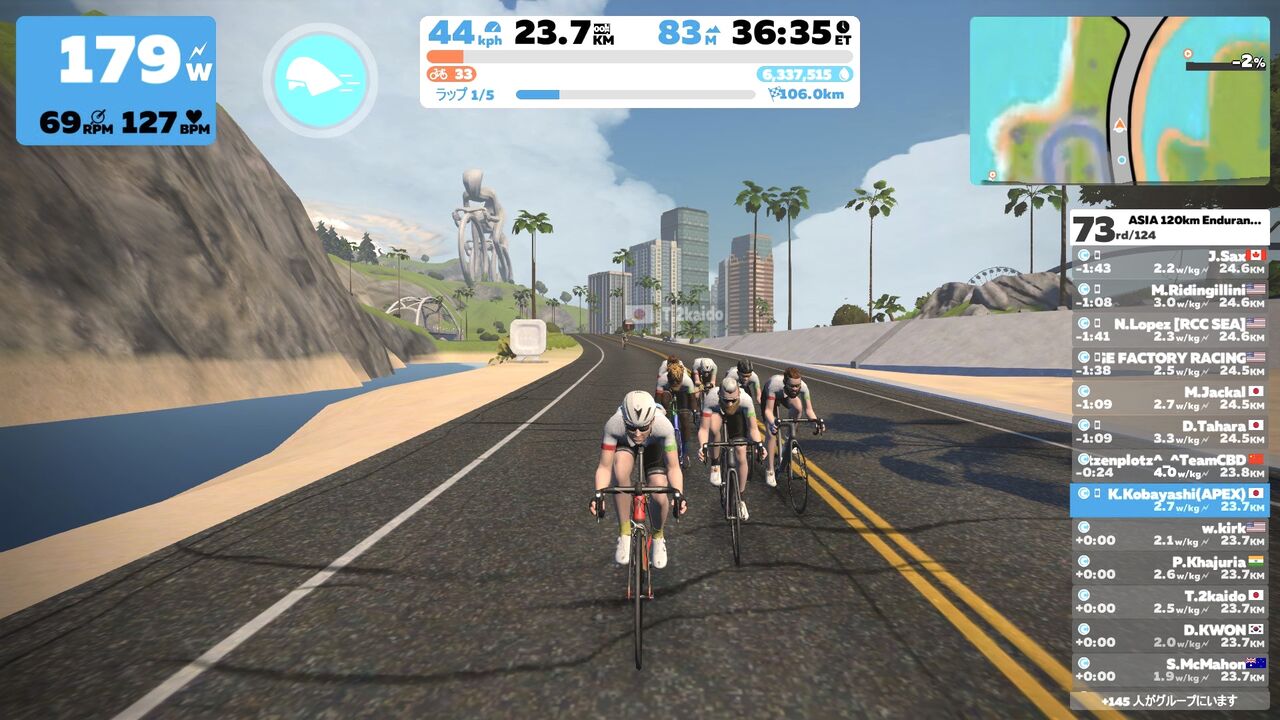The height and width of the screenshot is (720, 1280).
Task: Pick the M.Jackal rider entry
Action: [x=1169, y=398]
